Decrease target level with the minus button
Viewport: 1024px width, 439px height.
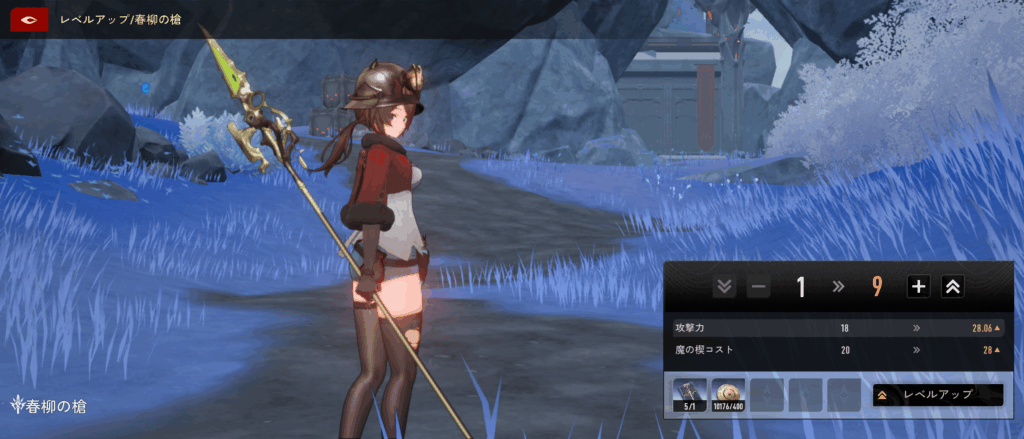(758, 288)
